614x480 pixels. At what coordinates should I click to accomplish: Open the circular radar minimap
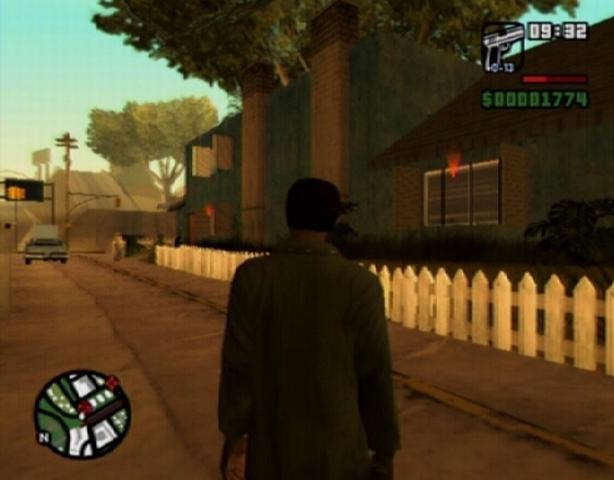point(82,414)
